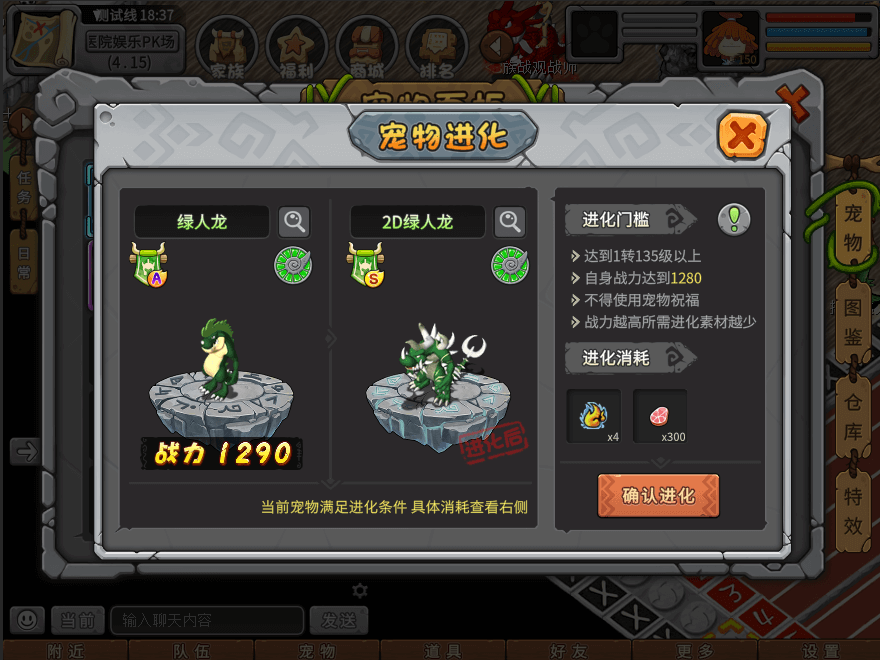Open the 宠物 side tab
This screenshot has height=660, width=880.
coord(852,228)
